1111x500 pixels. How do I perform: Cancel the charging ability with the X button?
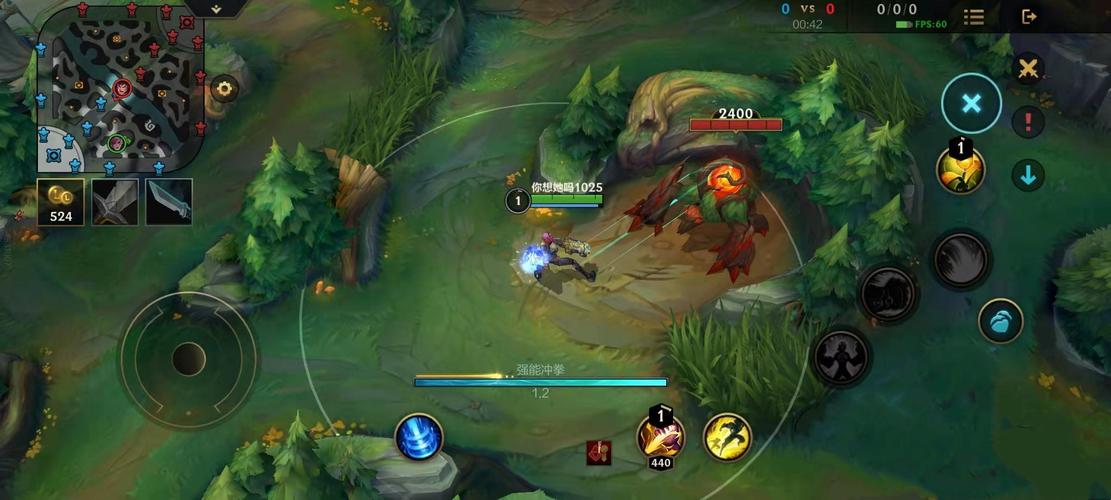(x=971, y=103)
